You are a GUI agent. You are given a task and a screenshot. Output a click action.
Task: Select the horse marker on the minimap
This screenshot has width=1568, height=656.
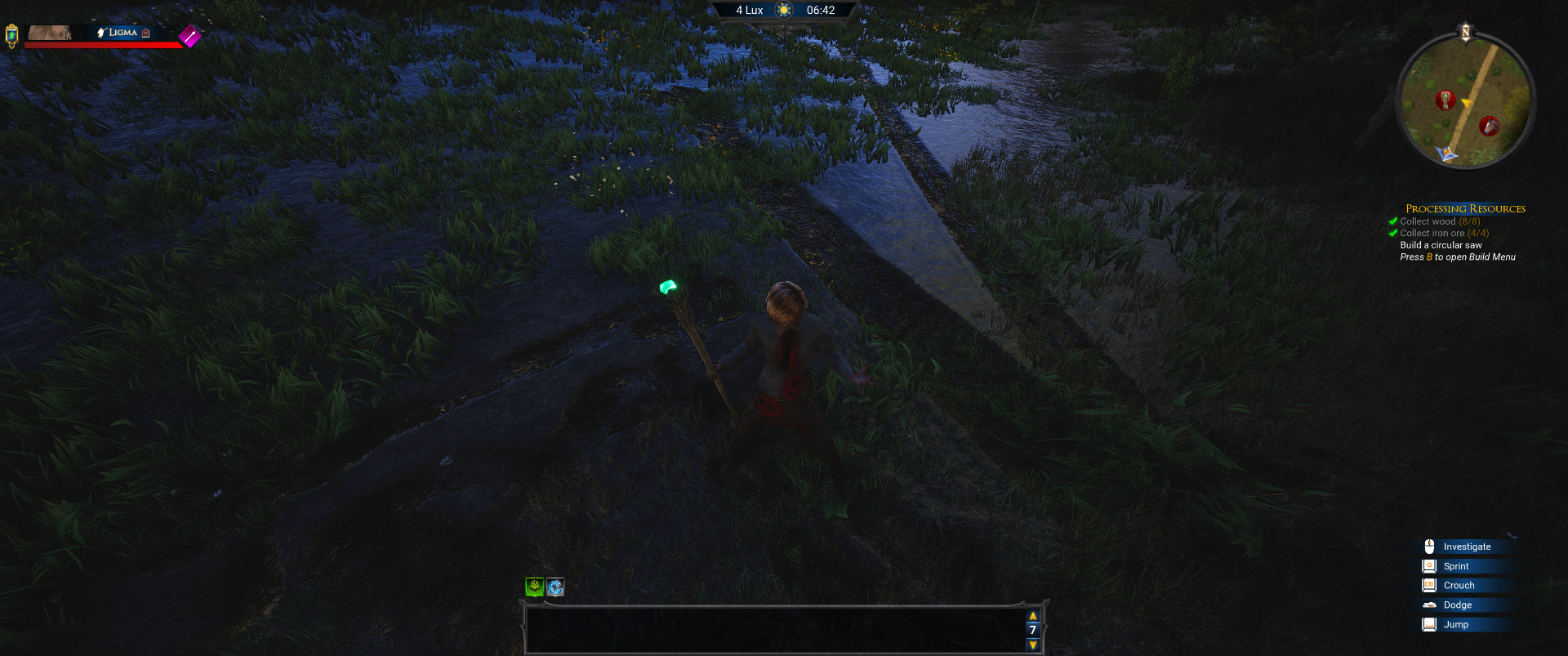tap(1490, 126)
